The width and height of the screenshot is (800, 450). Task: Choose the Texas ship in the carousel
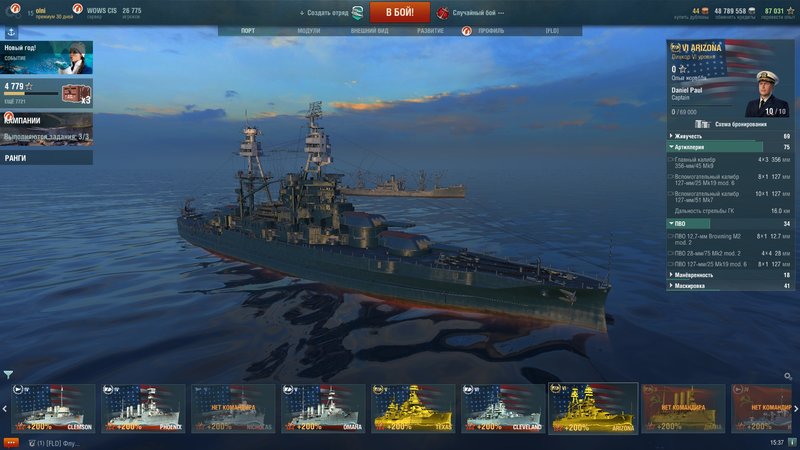pyautogui.click(x=413, y=408)
